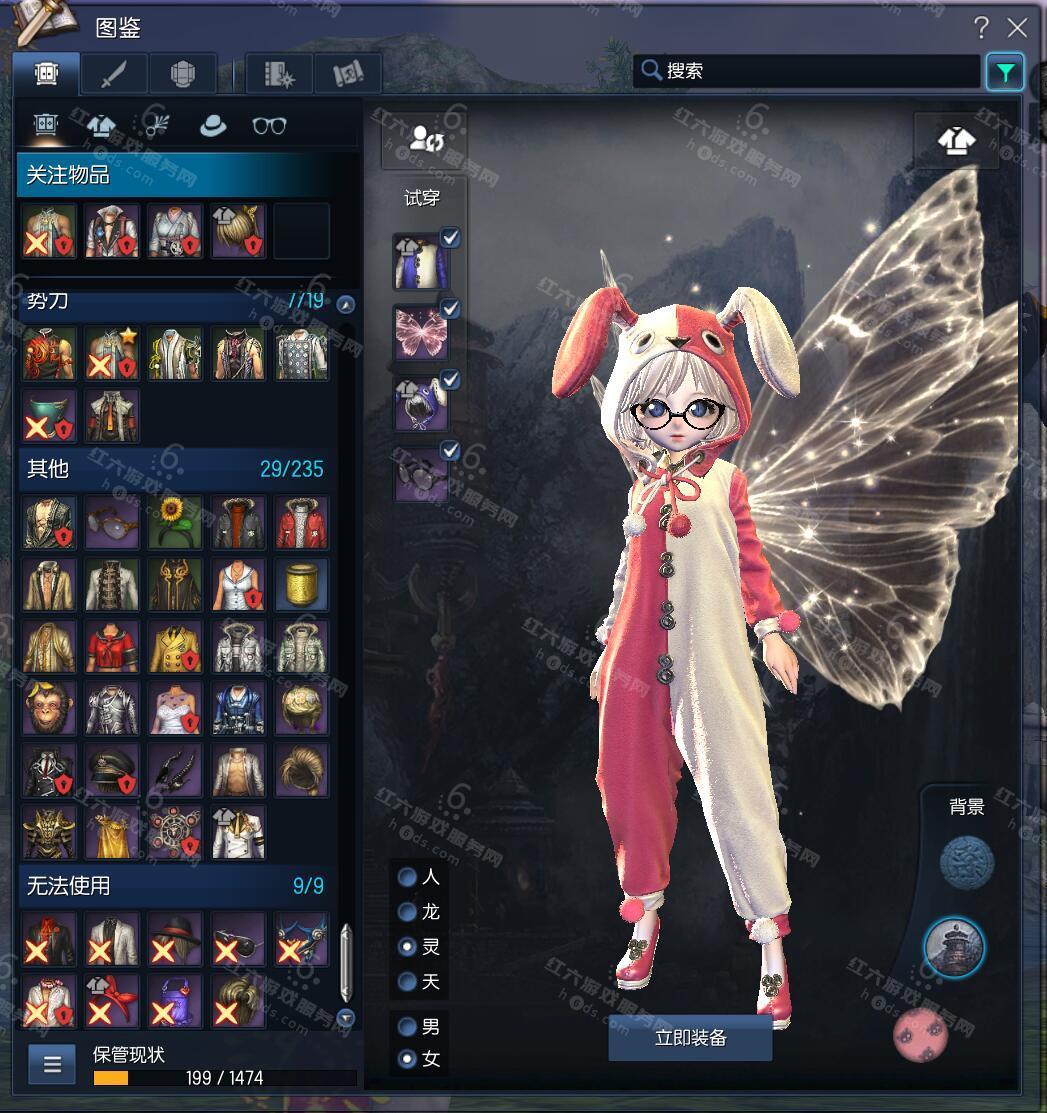Toggle the green filter funnel button
Image resolution: width=1047 pixels, height=1113 pixels.
[1004, 72]
